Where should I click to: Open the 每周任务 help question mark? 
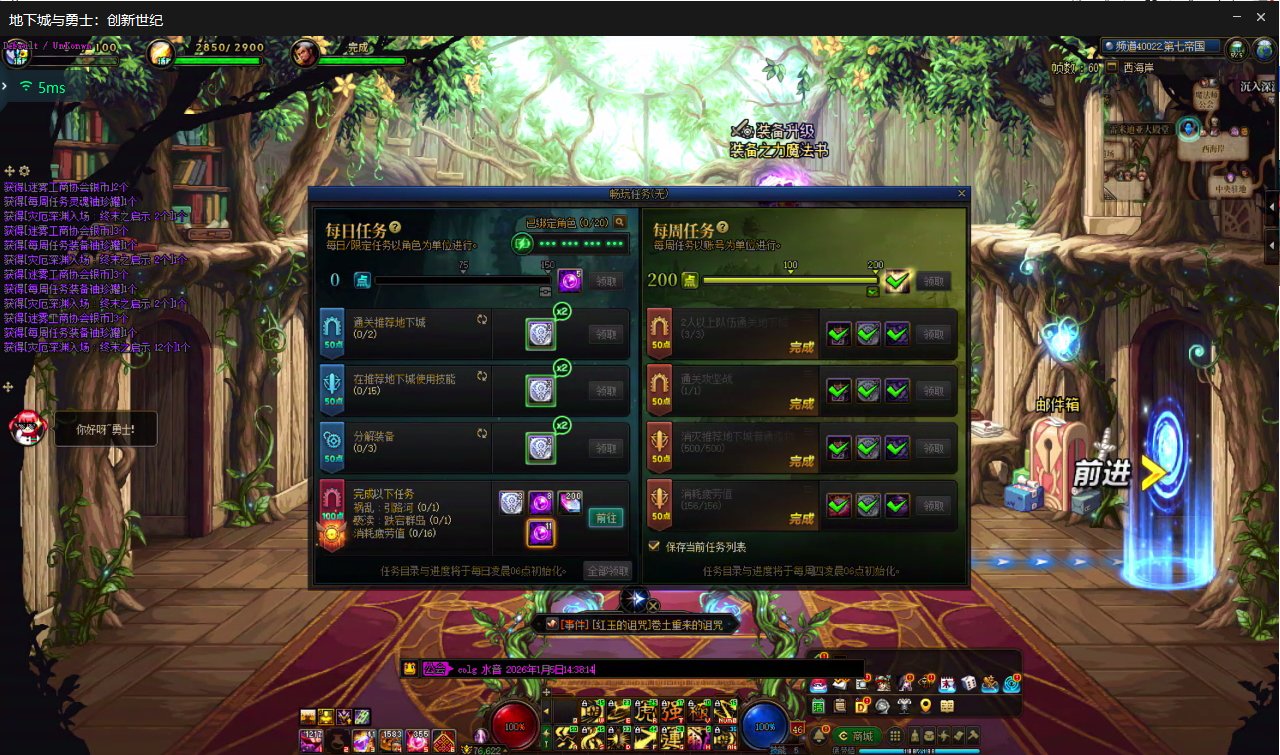(x=723, y=228)
